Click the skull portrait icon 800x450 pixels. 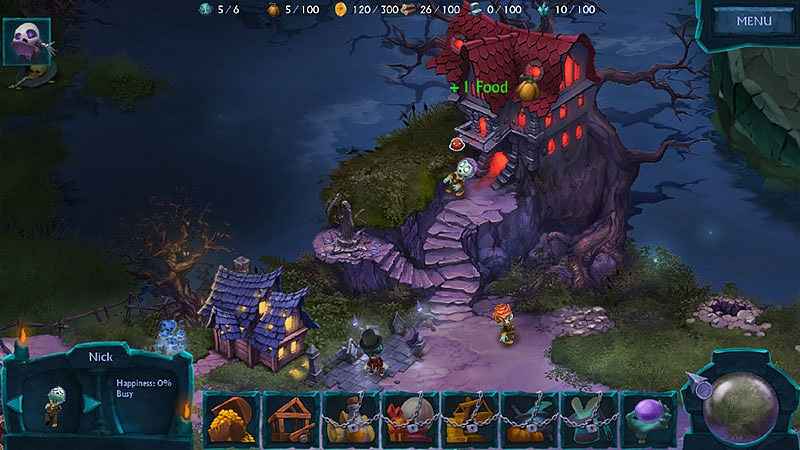pyautogui.click(x=26, y=41)
